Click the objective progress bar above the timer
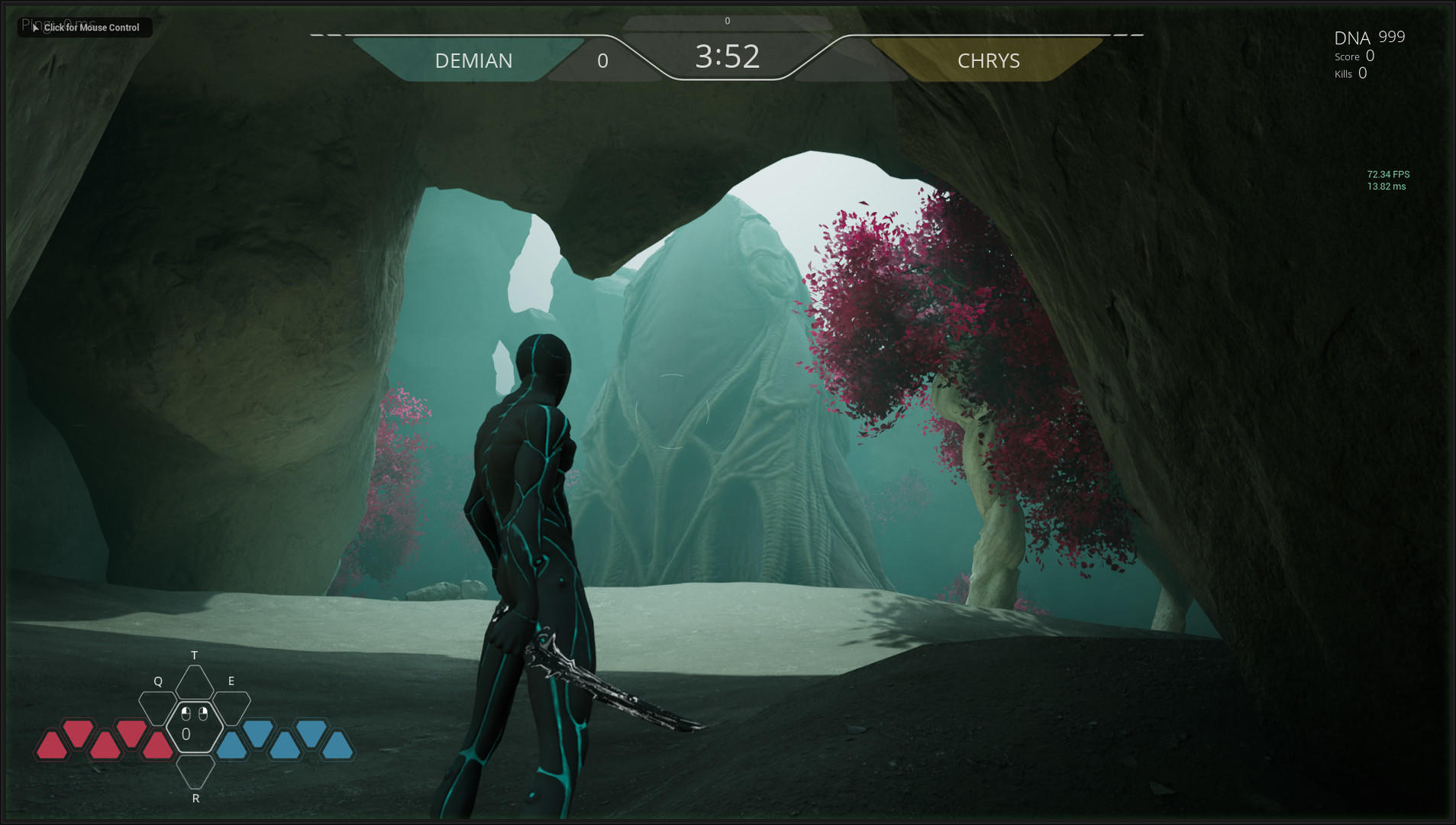The height and width of the screenshot is (825, 1456). coord(727,22)
